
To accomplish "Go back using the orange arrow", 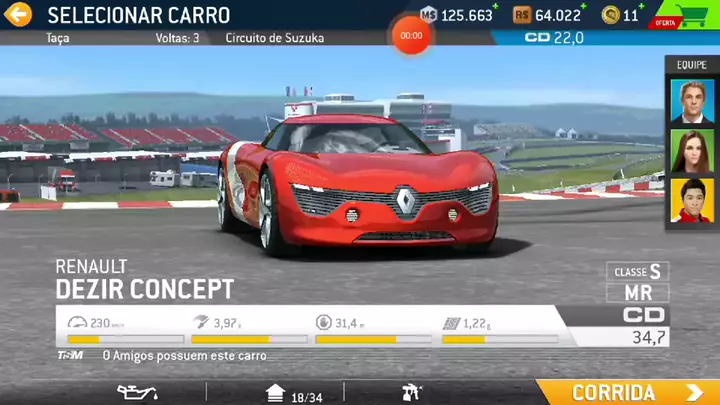I will pyautogui.click(x=19, y=14).
